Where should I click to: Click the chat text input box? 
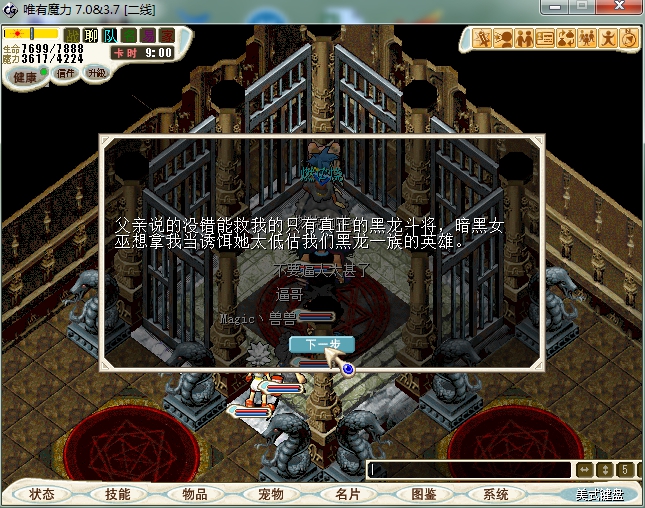pyautogui.click(x=470, y=469)
